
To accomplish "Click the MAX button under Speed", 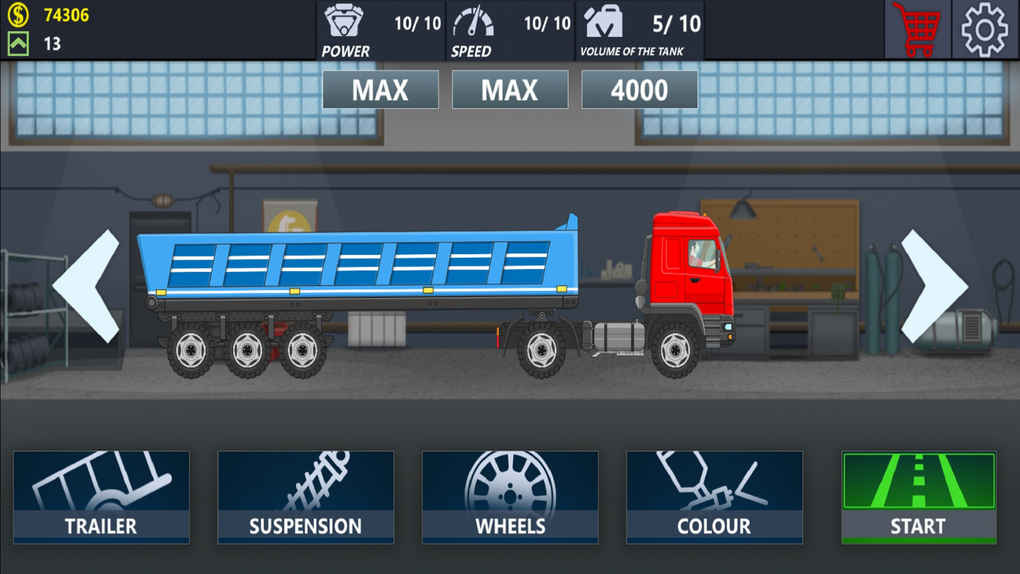I will 510,90.
